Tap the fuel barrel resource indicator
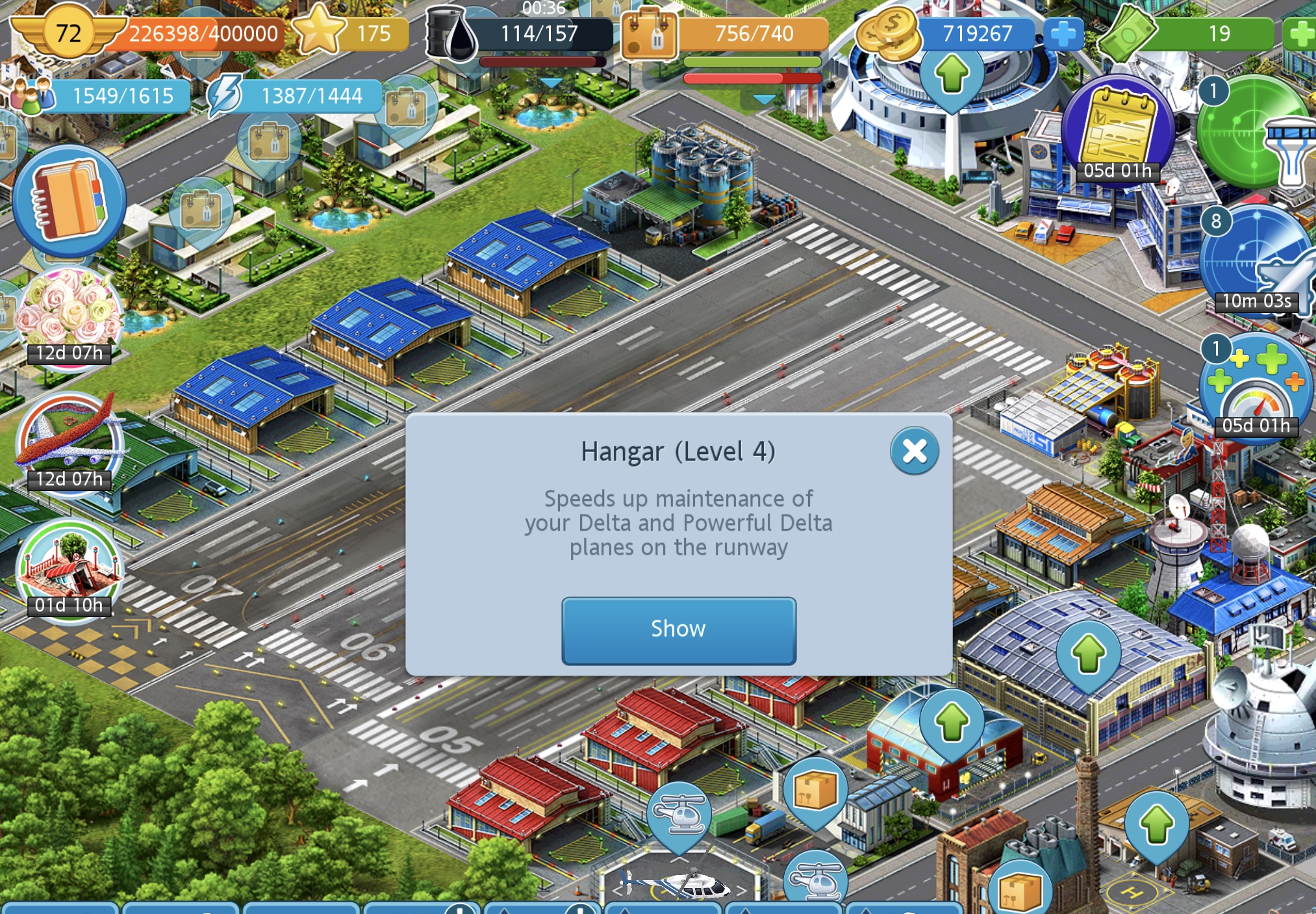The image size is (1316, 914). click(451, 34)
